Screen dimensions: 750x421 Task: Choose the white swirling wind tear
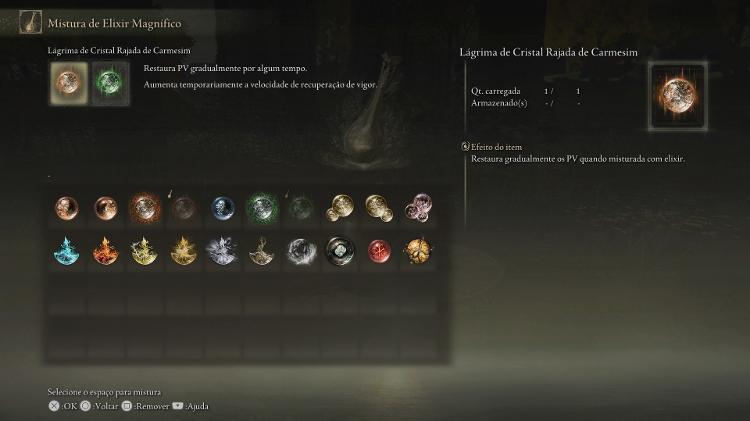coord(301,251)
